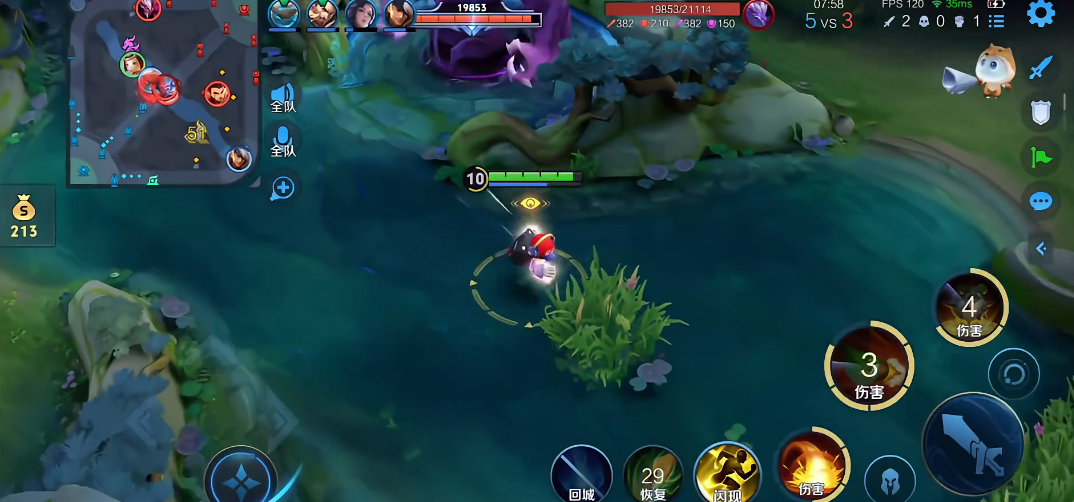Send the shield defend signal
Viewport: 1074px width, 502px height.
pos(1041,112)
